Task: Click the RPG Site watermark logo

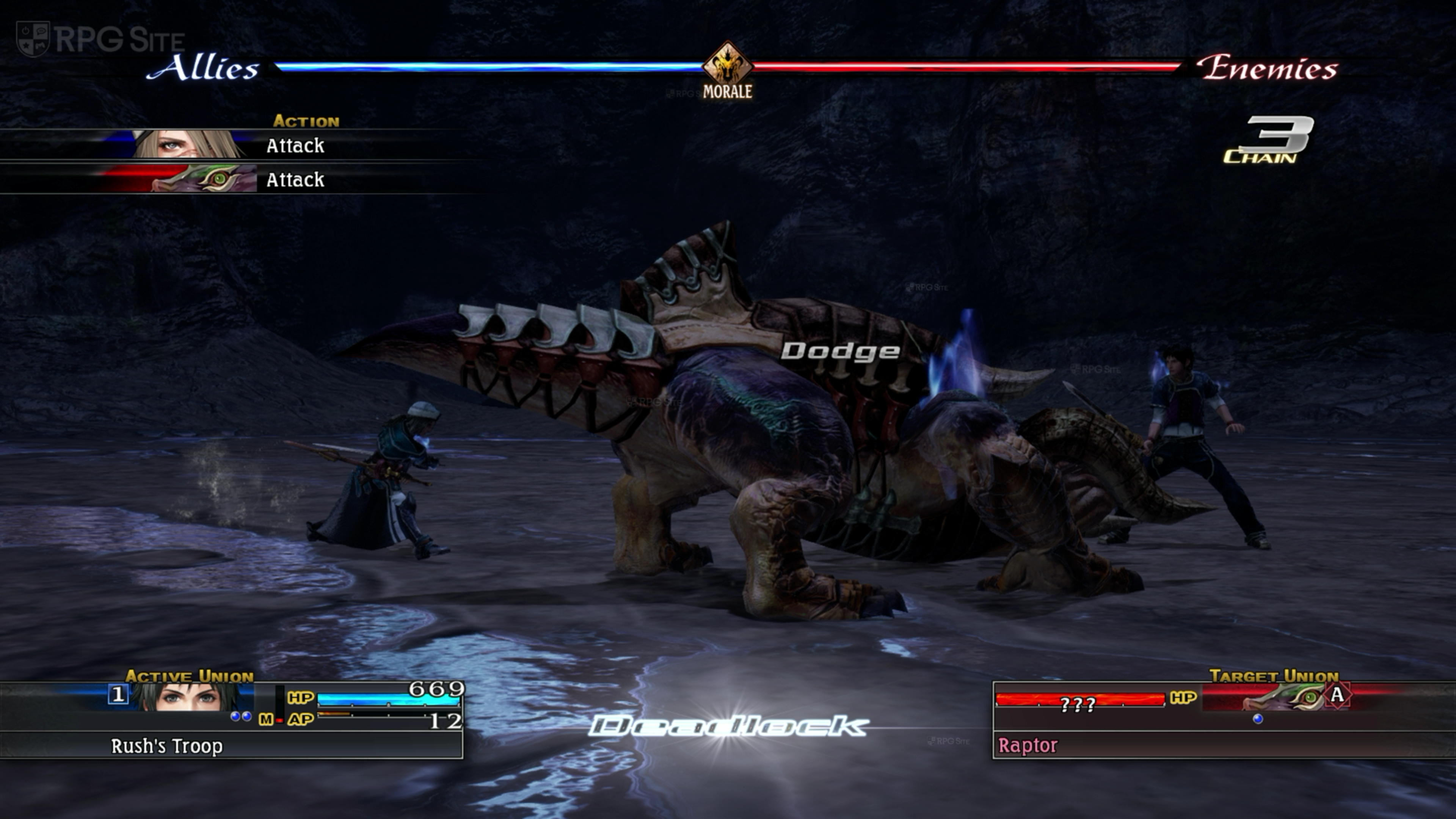Action: pyautogui.click(x=100, y=39)
